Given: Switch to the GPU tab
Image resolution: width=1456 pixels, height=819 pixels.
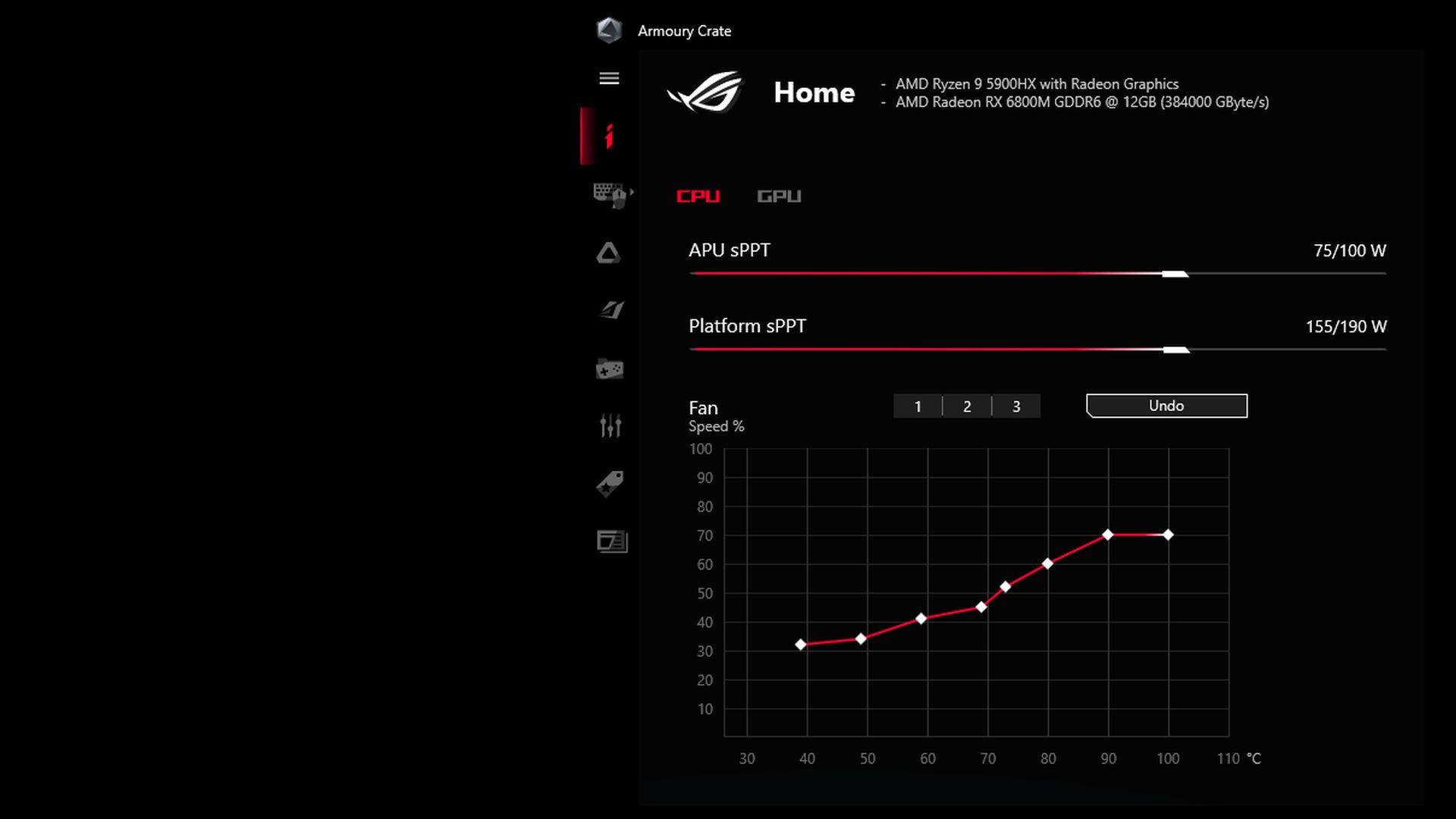Looking at the screenshot, I should 779,196.
